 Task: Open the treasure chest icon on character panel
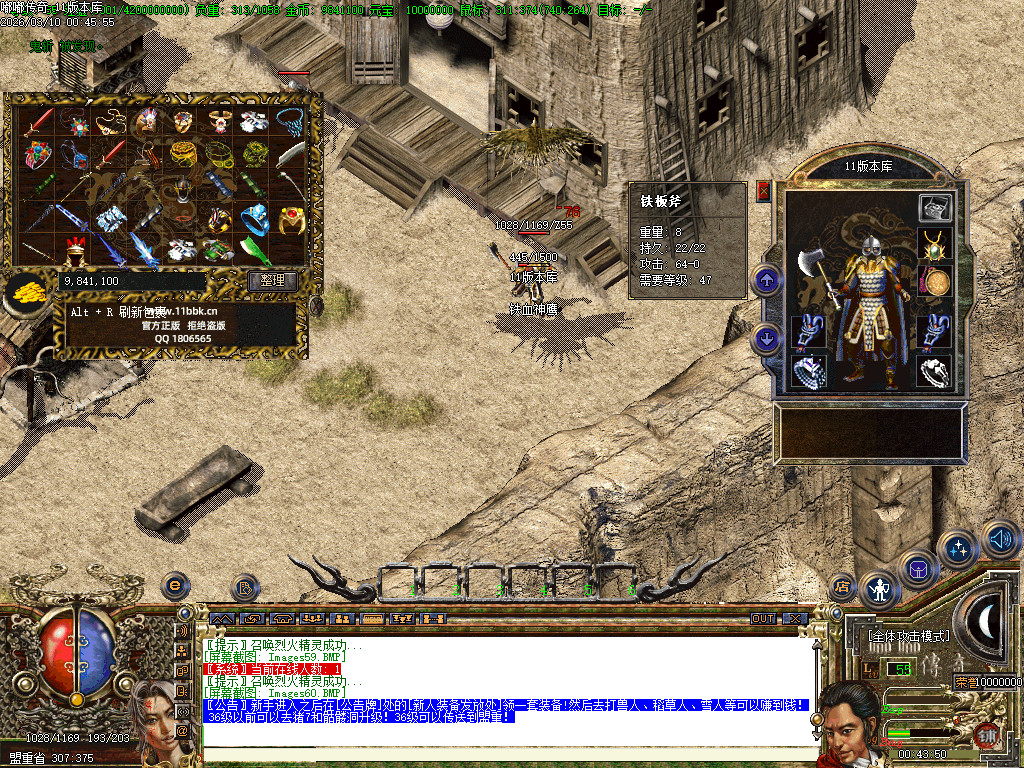[935, 207]
